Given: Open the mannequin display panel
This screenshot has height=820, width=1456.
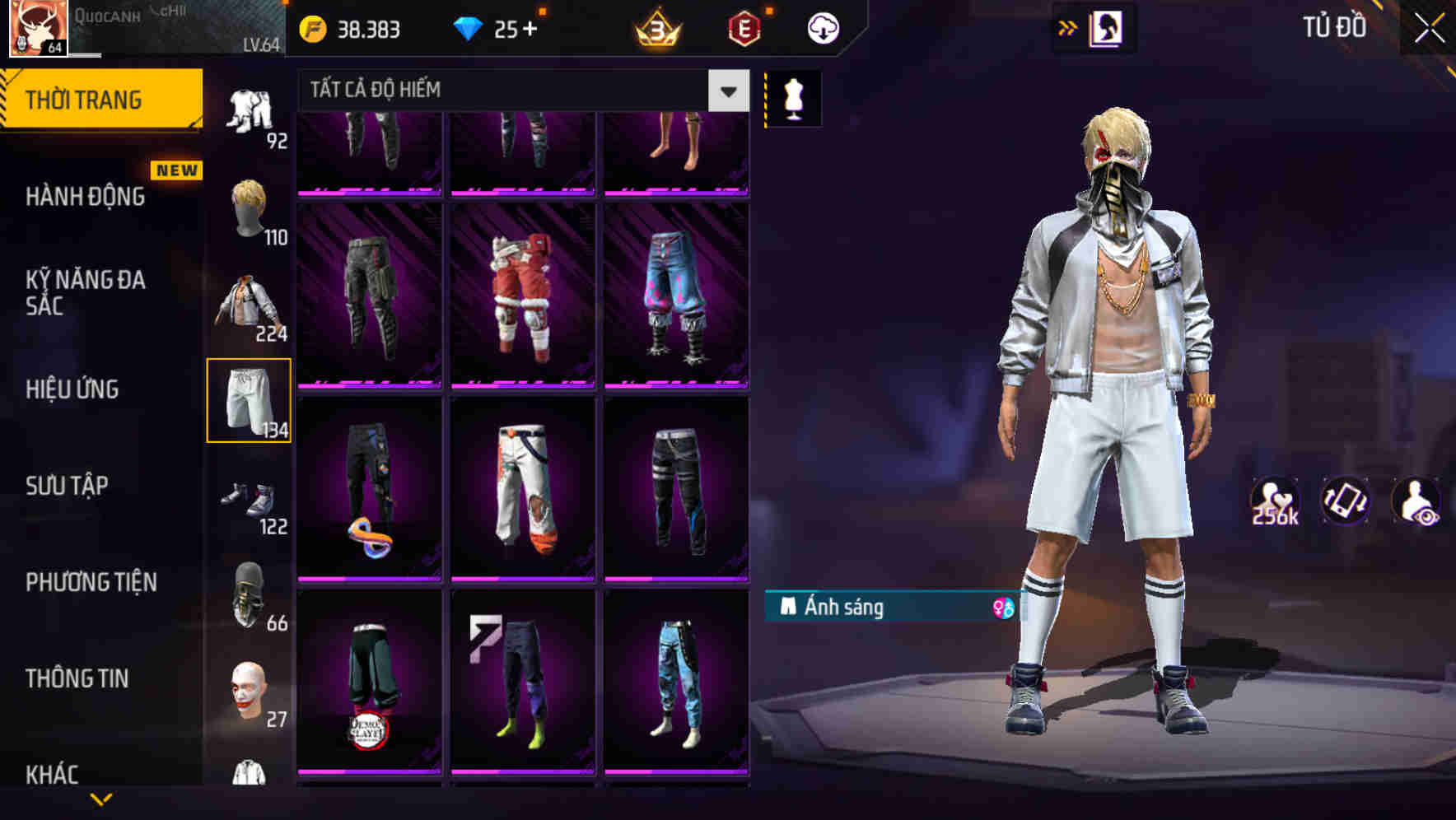Looking at the screenshot, I should coord(792,98).
